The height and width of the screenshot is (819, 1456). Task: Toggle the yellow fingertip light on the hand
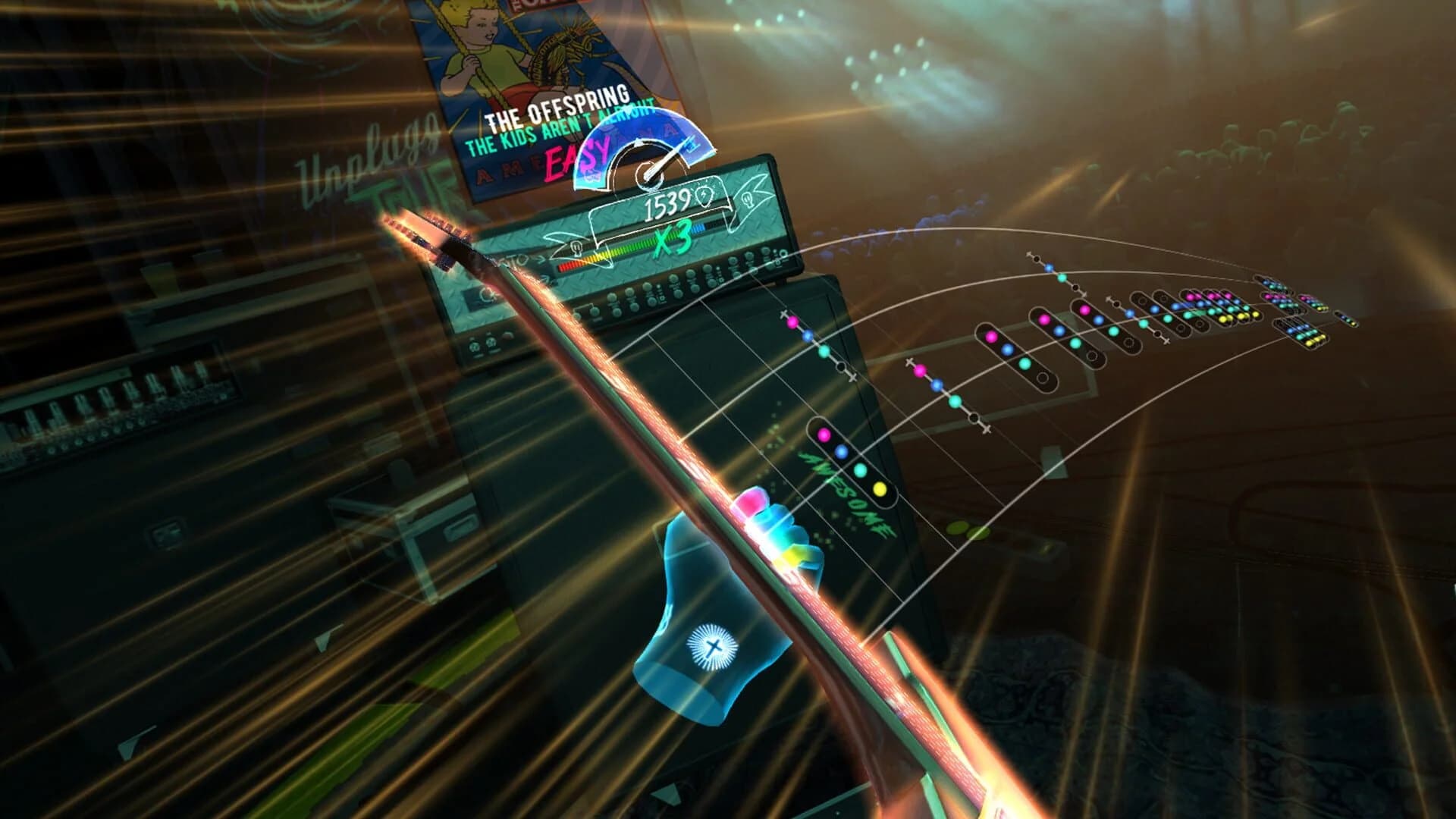tap(790, 557)
